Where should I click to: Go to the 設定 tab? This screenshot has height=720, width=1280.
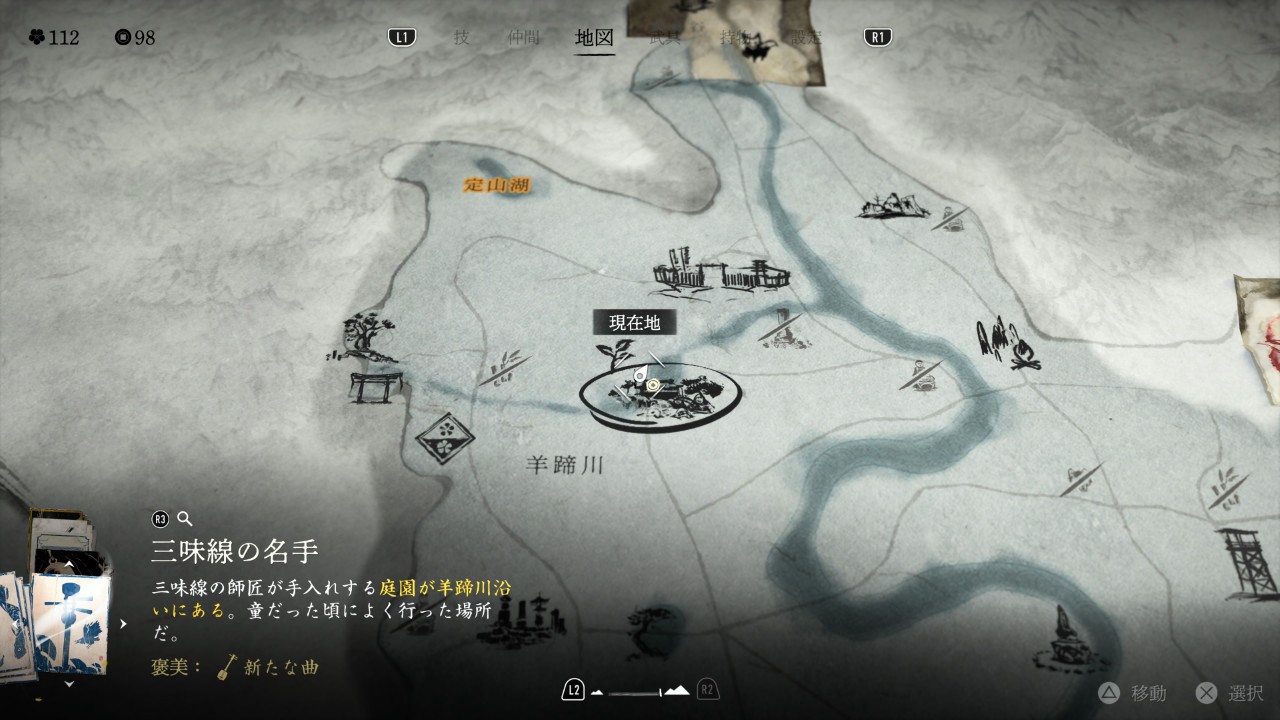803,38
